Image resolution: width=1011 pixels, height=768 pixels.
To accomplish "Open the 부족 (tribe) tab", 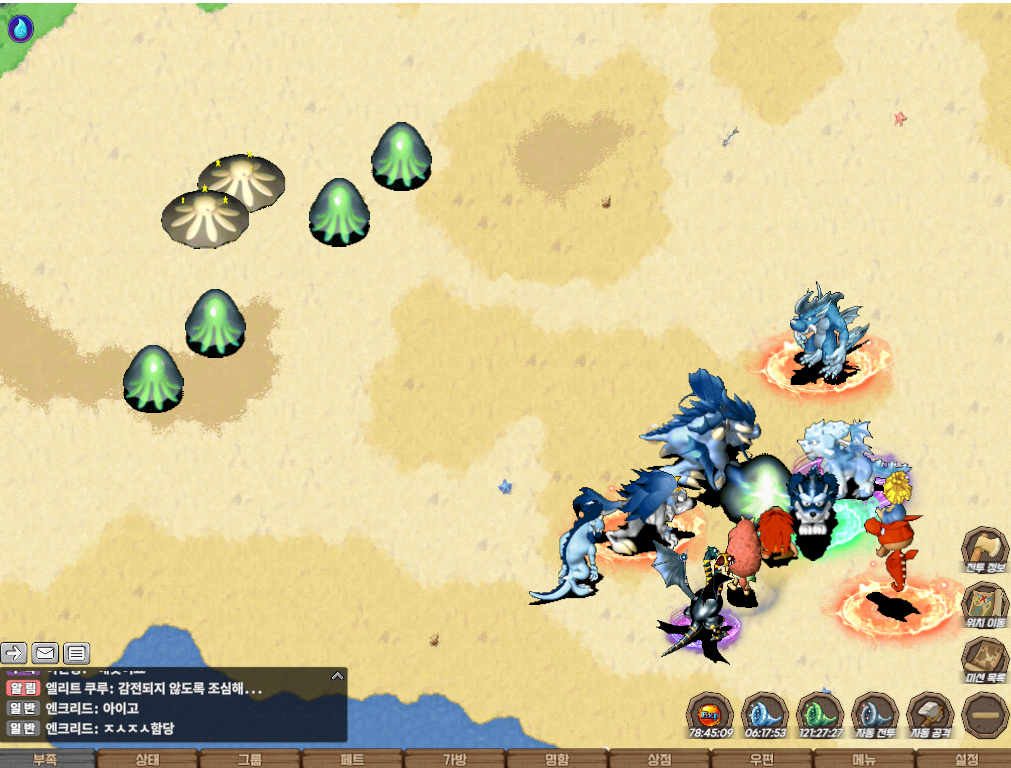I will pos(45,759).
